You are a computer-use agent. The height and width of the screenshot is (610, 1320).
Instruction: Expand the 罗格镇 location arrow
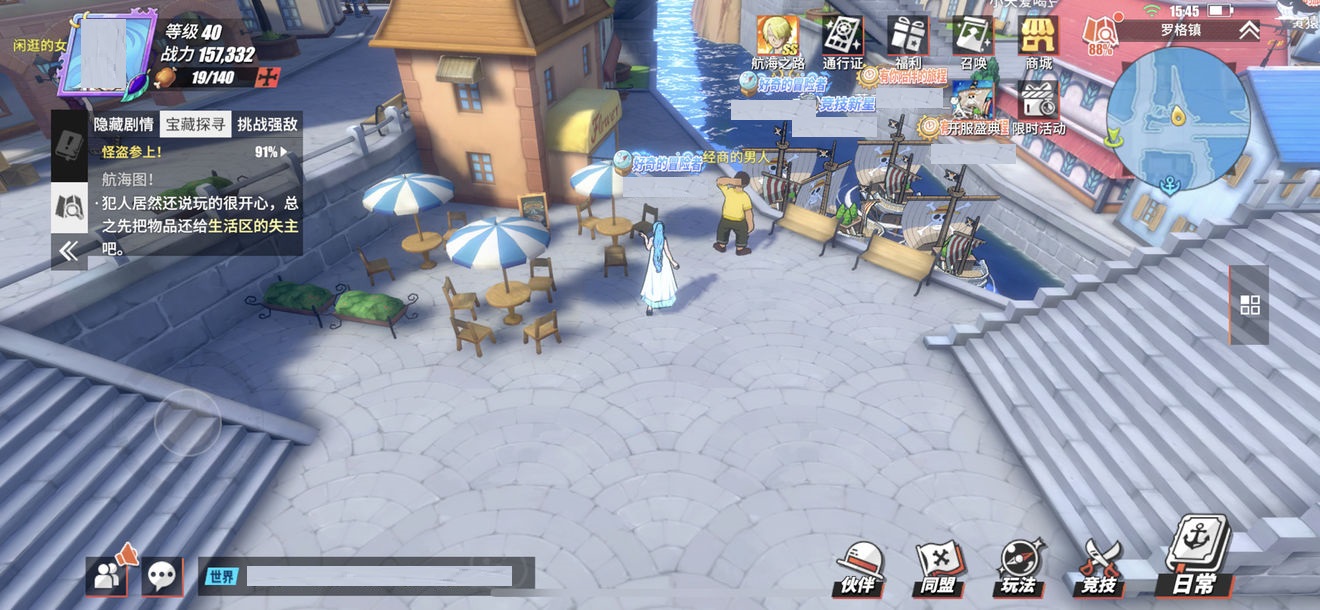click(x=1249, y=30)
